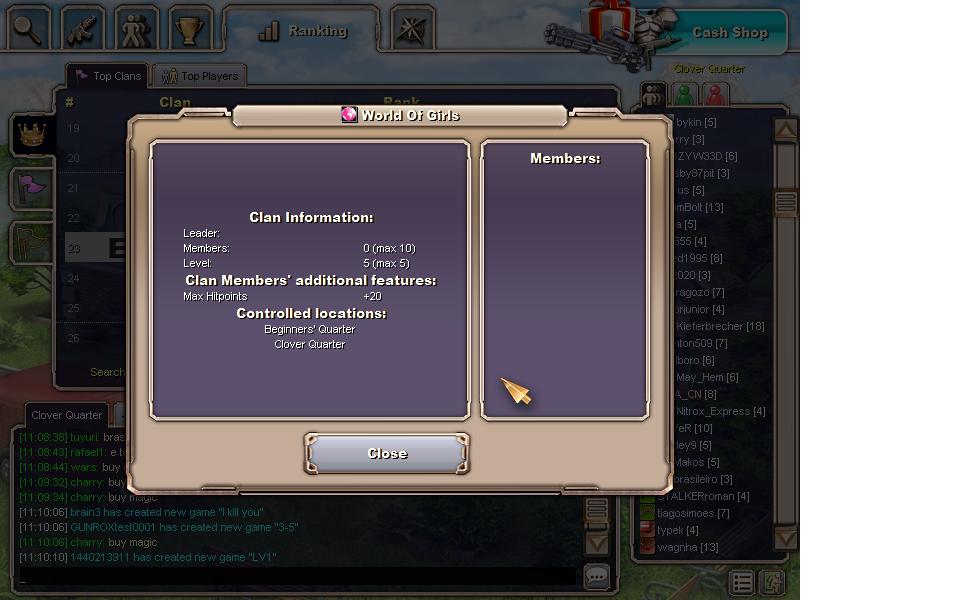
Task: Select player tiagosimoes in the player list
Action: coord(693,513)
